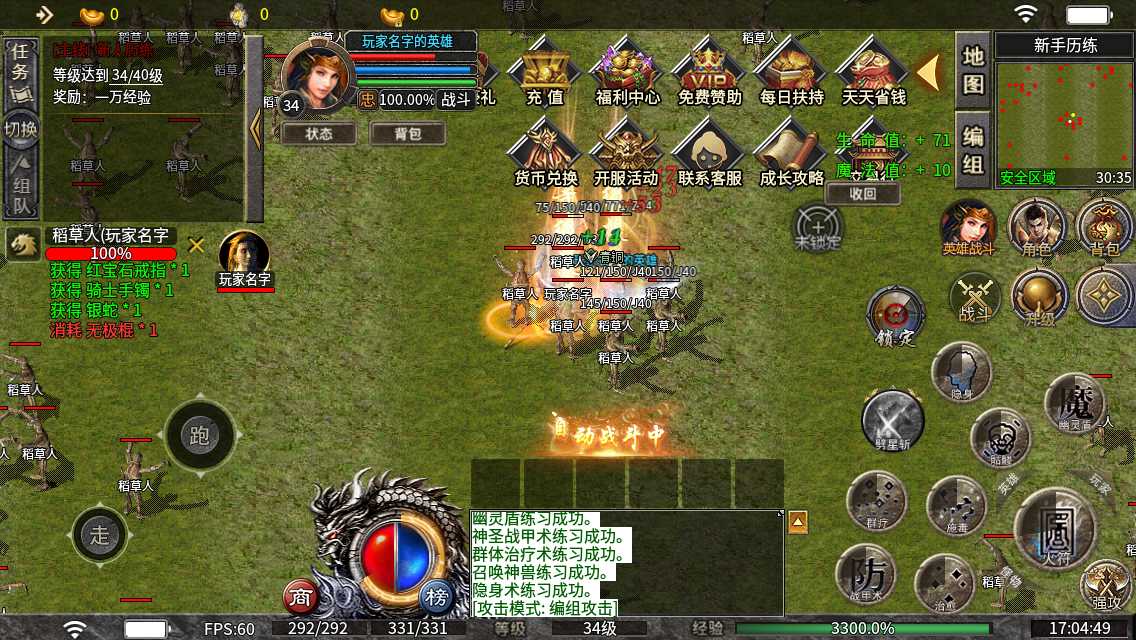Open the 商 shop round button
1136x640 pixels.
tap(300, 597)
